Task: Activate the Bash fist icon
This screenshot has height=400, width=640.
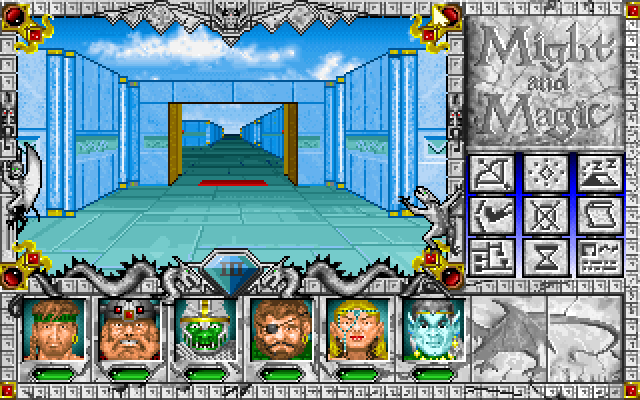Action: (490, 214)
